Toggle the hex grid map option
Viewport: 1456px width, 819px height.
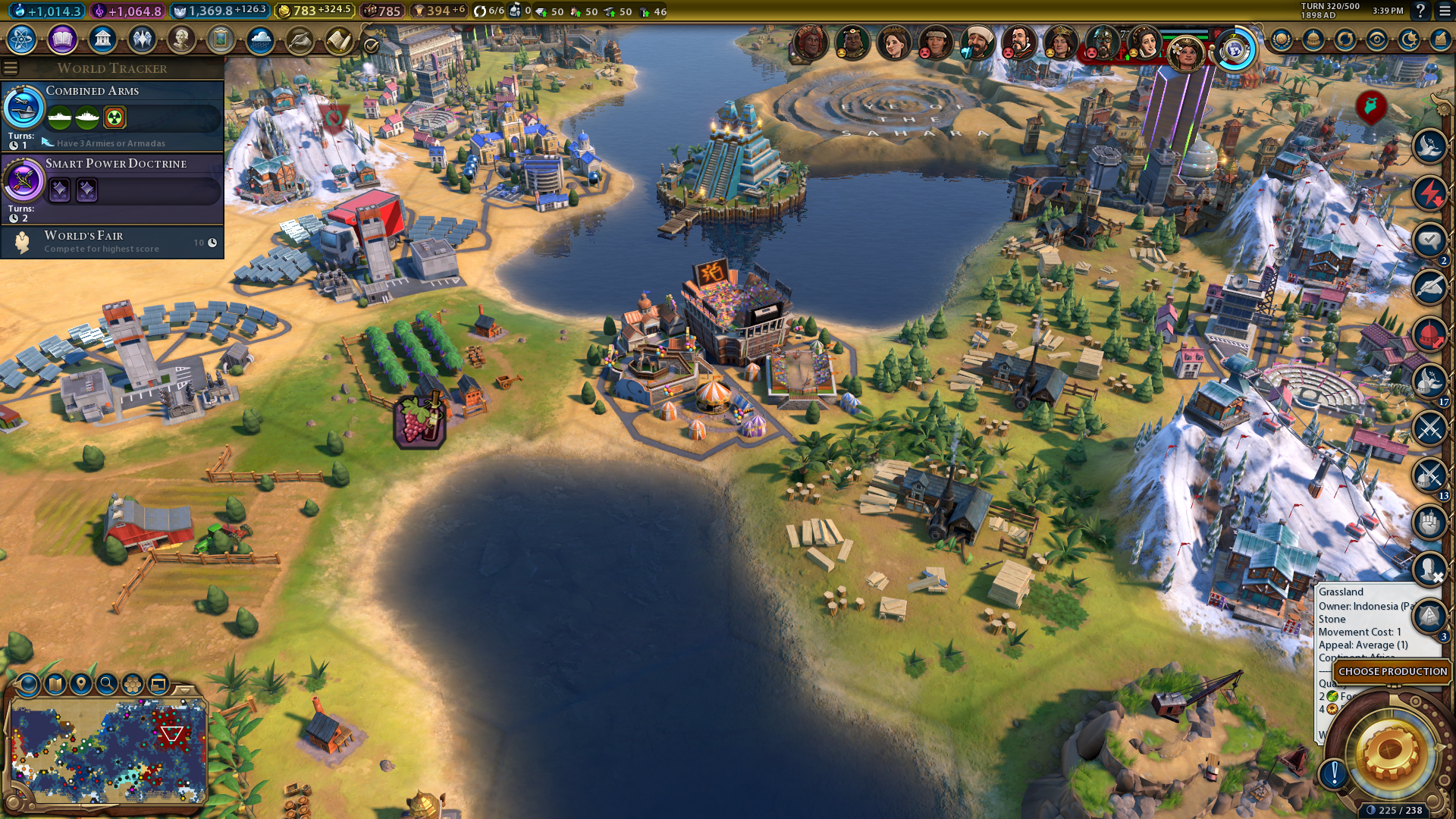[x=133, y=684]
